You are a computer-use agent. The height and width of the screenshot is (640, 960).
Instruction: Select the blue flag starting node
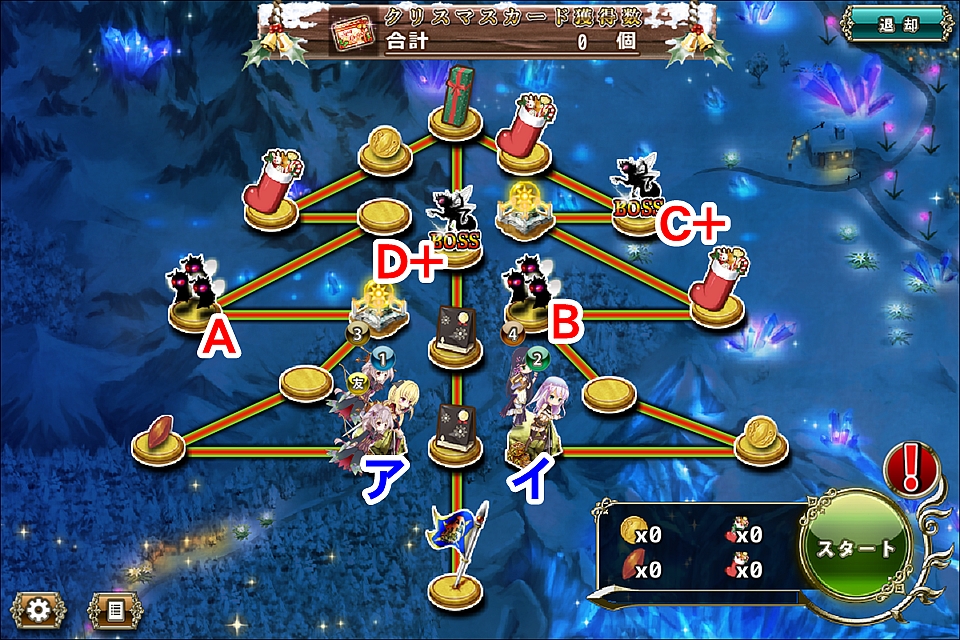point(455,555)
